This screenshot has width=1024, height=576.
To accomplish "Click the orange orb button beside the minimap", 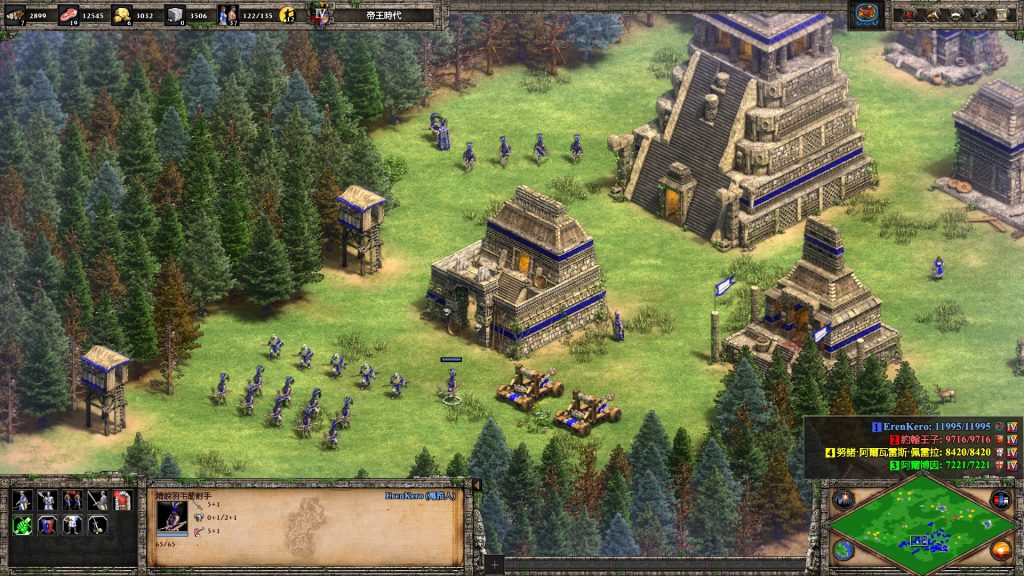I will [x=1001, y=550].
